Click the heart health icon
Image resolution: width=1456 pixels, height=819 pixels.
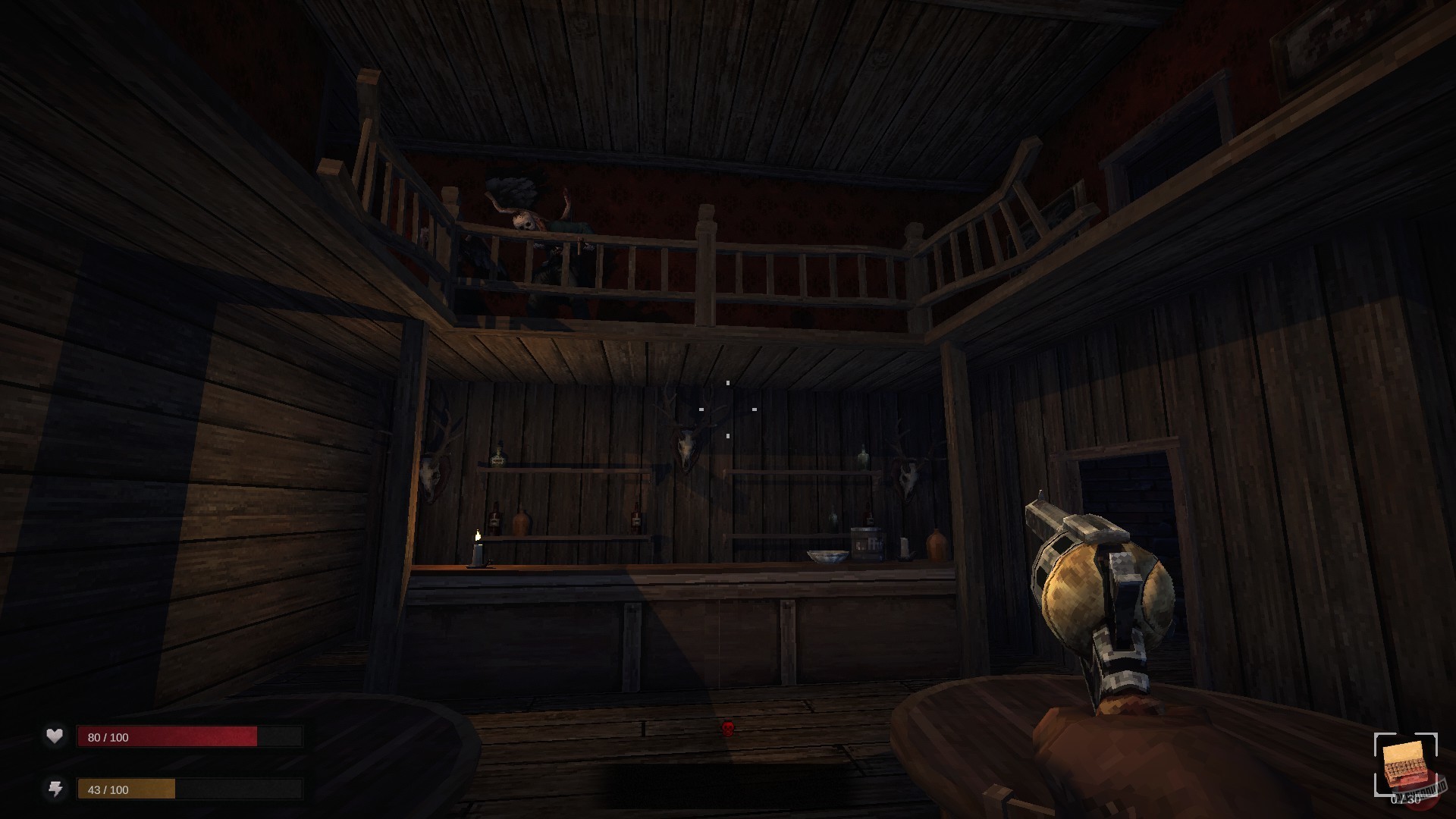55,736
